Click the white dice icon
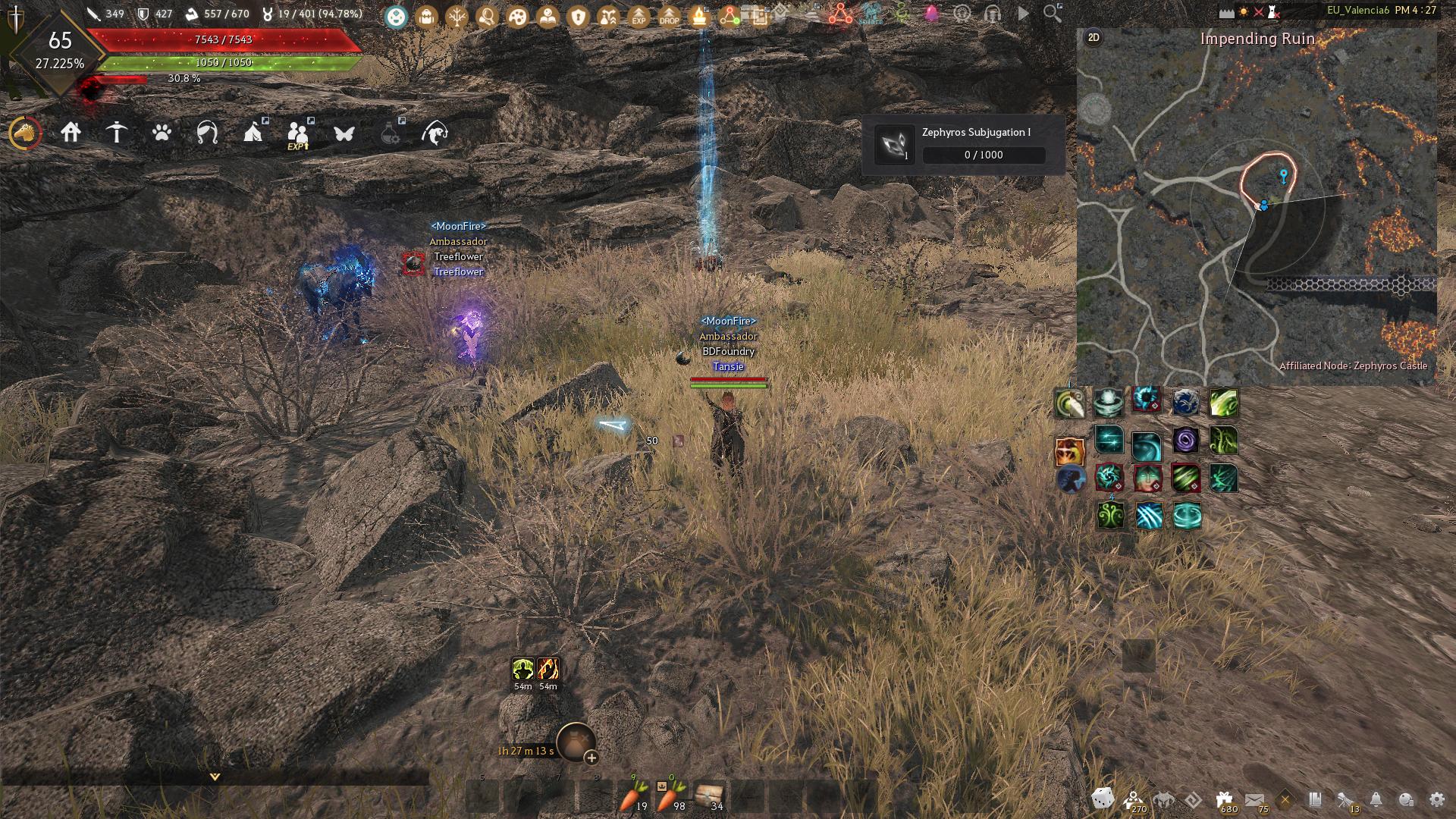The image size is (1456, 819). (x=1102, y=799)
